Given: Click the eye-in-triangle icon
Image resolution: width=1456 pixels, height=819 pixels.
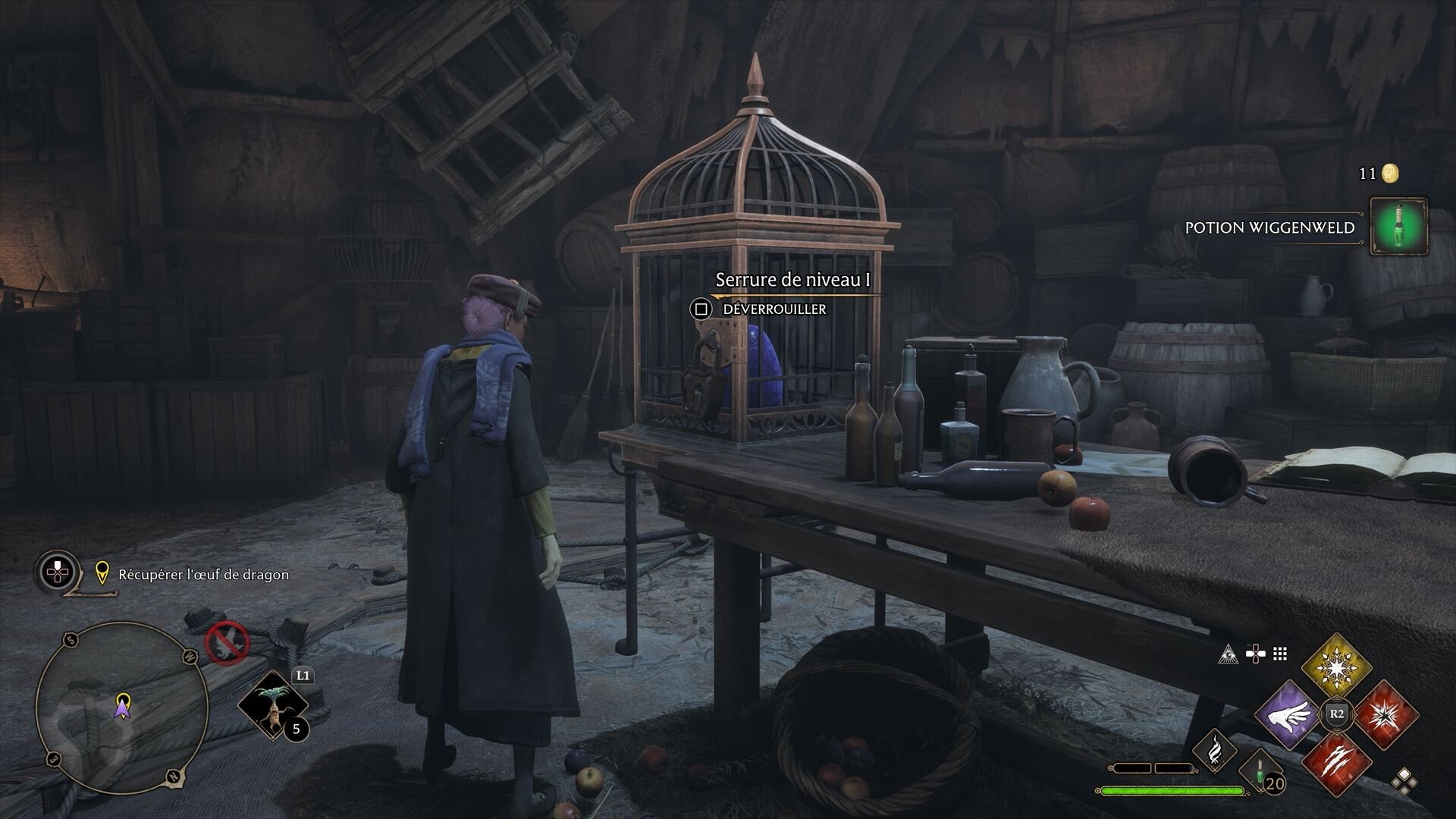Looking at the screenshot, I should [1228, 654].
